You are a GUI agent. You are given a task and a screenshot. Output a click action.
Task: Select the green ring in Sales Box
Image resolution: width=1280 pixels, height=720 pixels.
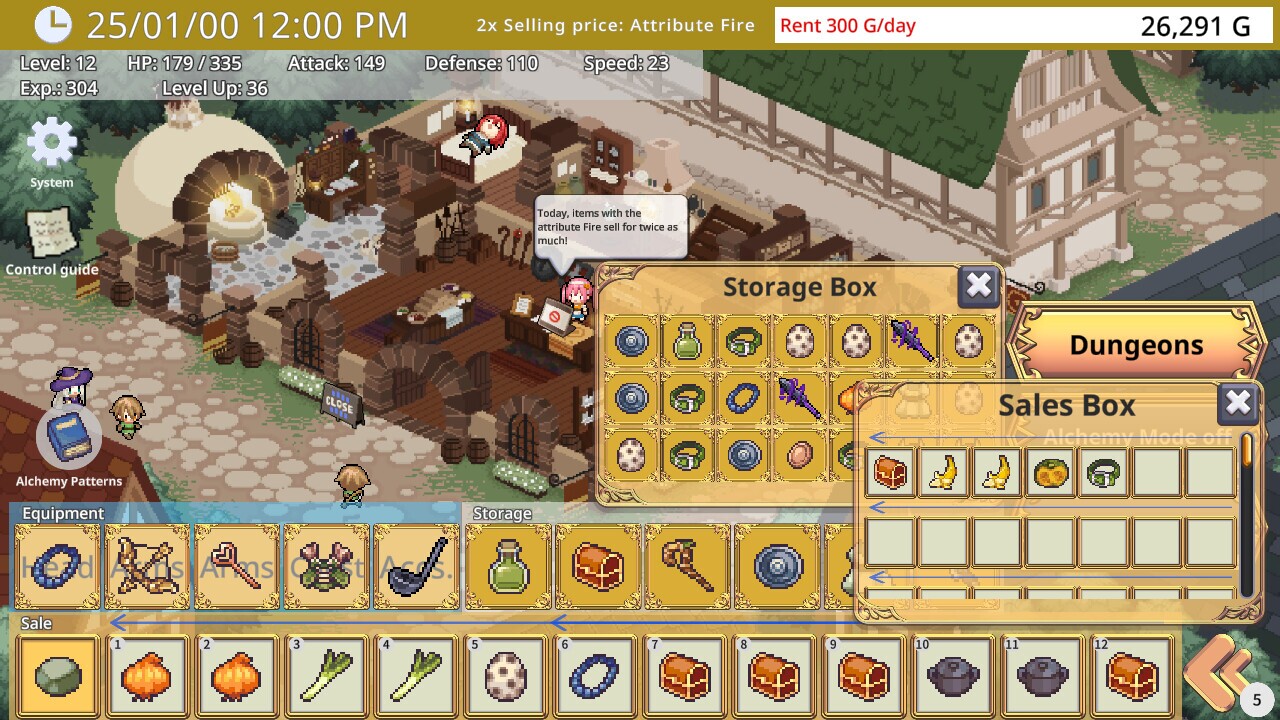coord(1103,472)
